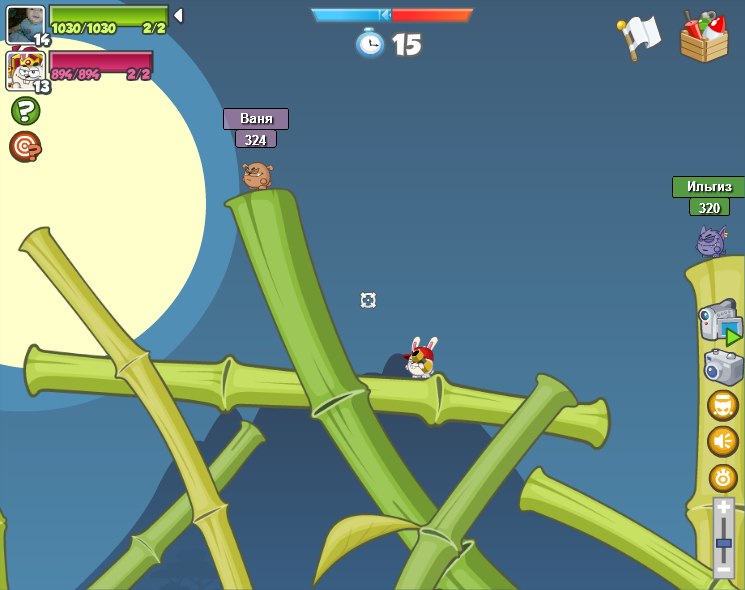Zoom out with the minus button
The image size is (745, 590).
(x=723, y=570)
